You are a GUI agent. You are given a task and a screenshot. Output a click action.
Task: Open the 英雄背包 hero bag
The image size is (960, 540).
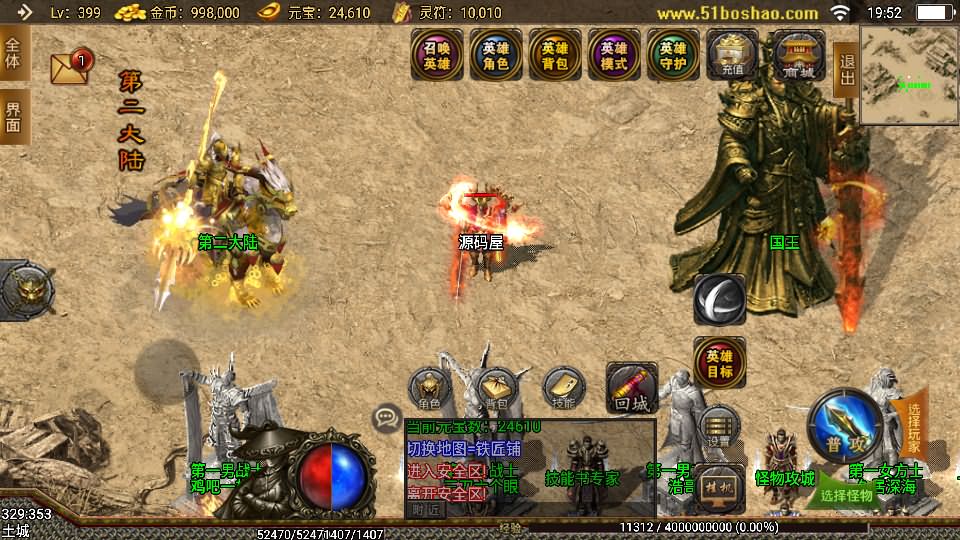point(555,56)
